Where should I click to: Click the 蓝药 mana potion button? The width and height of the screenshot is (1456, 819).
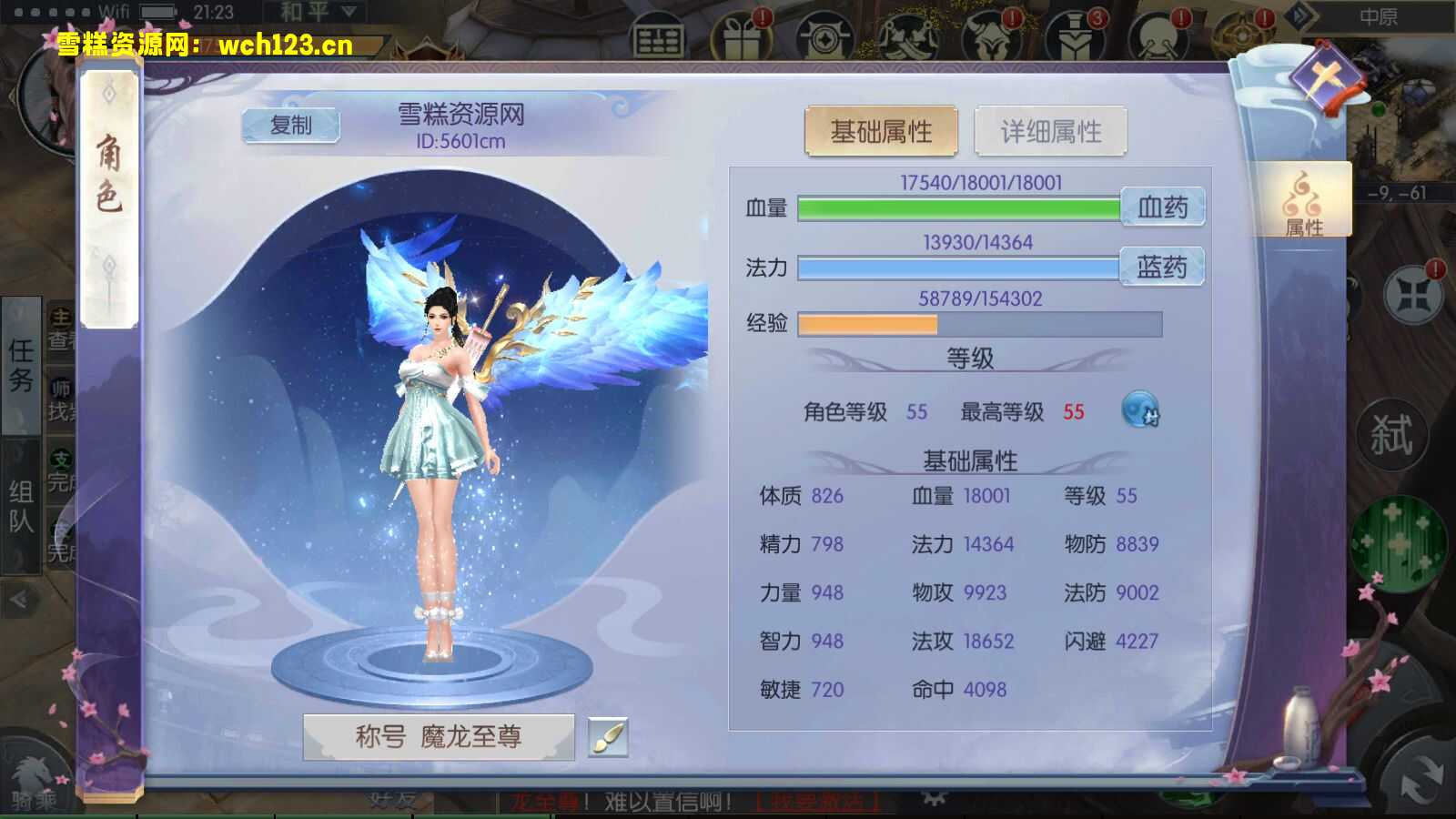(1162, 267)
